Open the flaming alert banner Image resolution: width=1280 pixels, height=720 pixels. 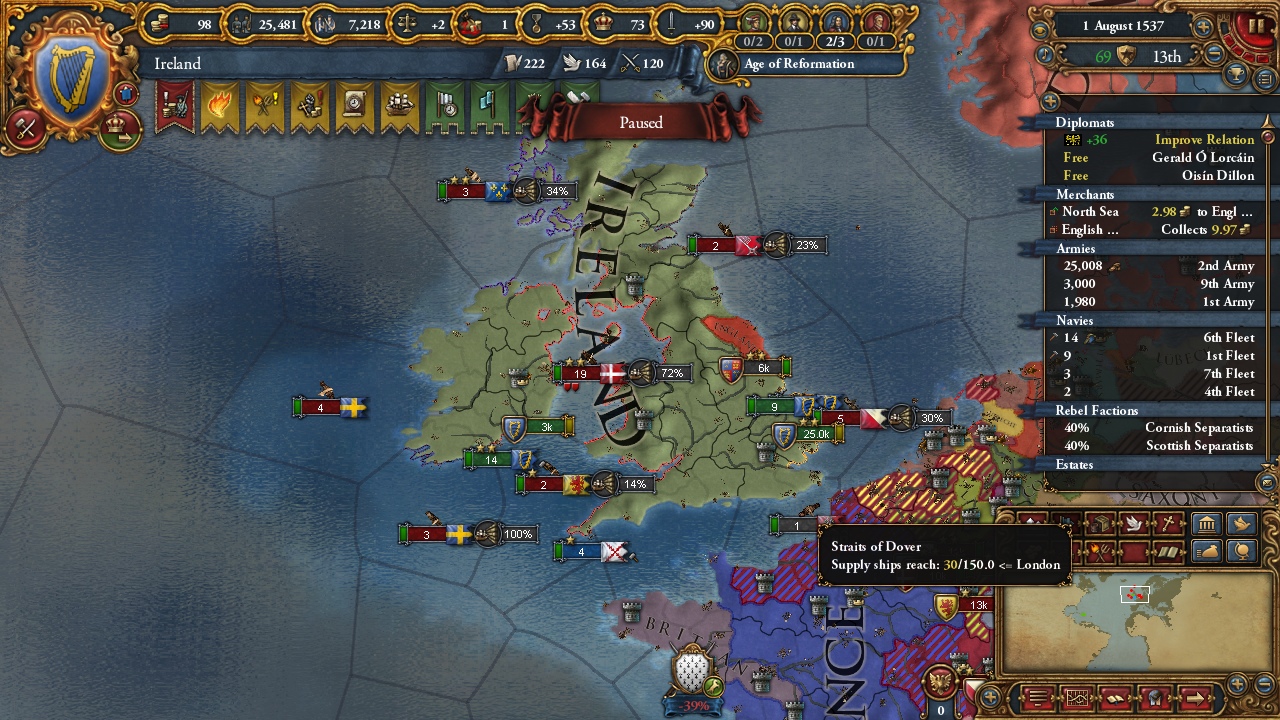[219, 106]
